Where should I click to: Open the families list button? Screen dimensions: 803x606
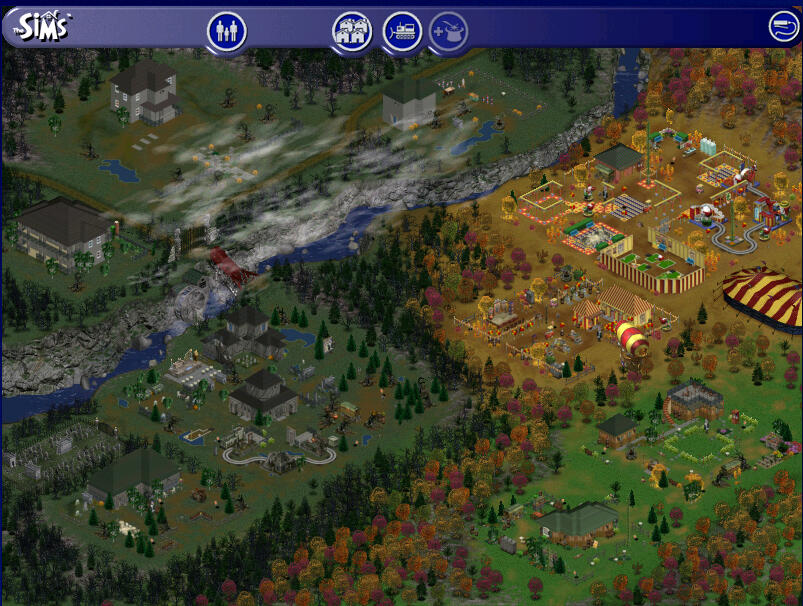[227, 31]
